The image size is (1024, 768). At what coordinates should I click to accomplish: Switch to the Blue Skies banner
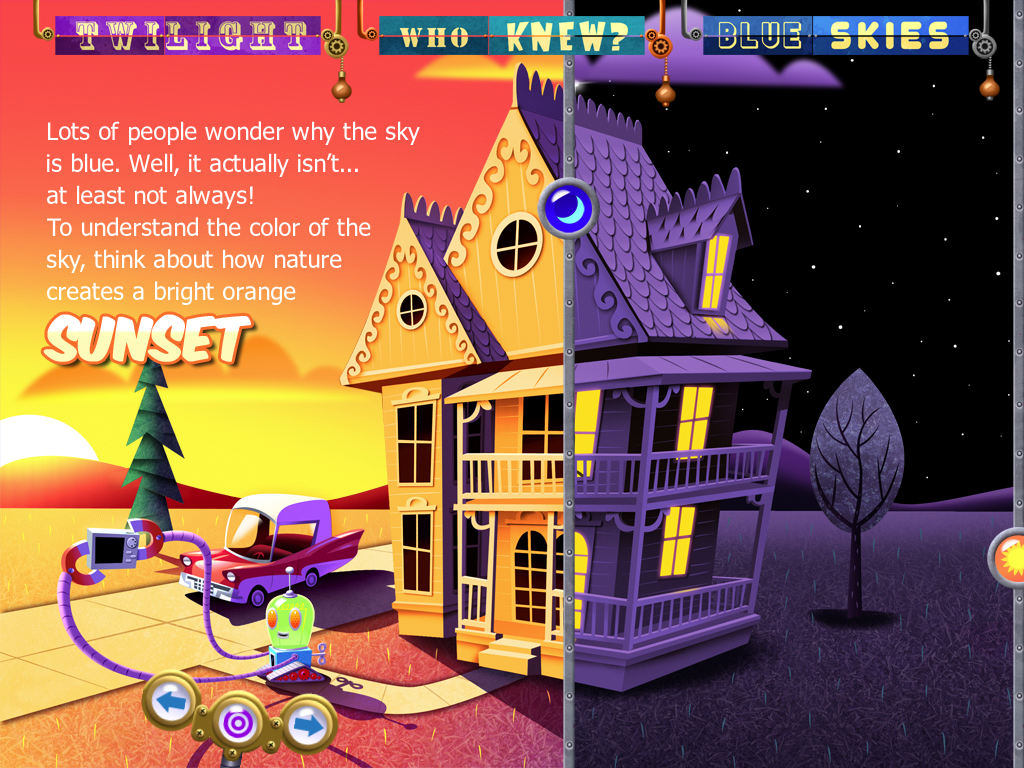point(835,35)
